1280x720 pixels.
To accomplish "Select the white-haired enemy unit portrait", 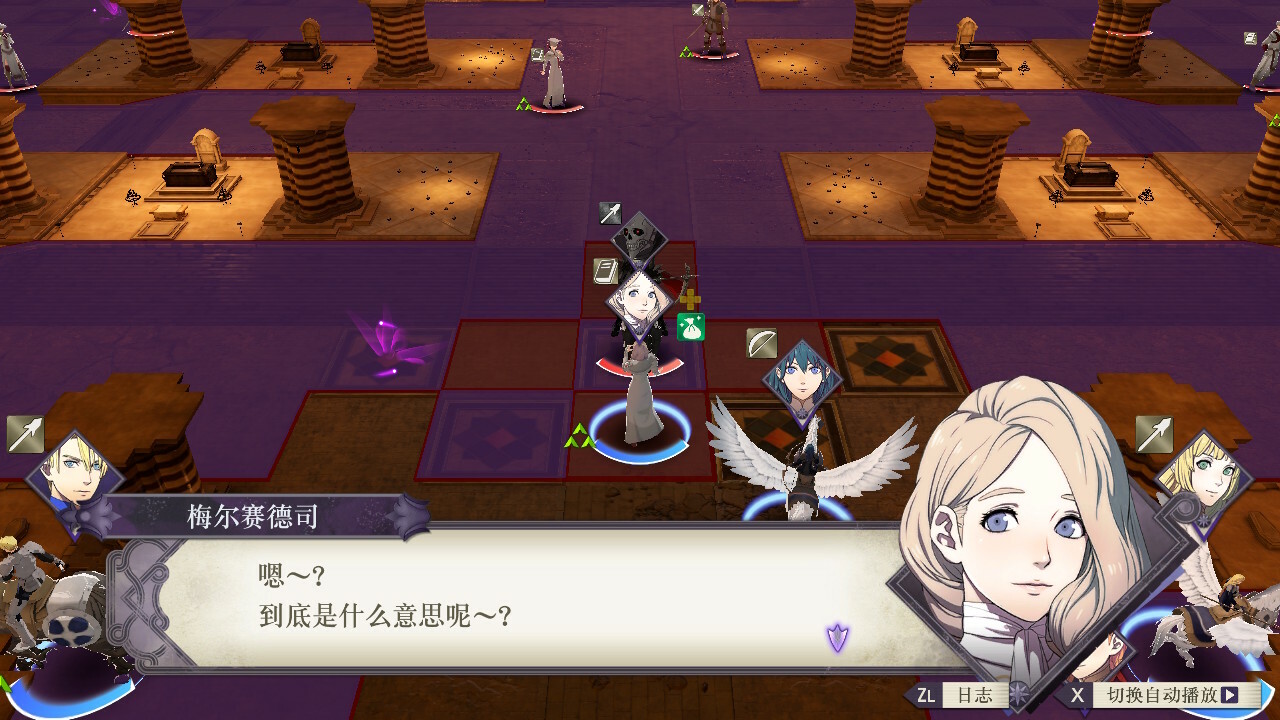I will click(638, 303).
